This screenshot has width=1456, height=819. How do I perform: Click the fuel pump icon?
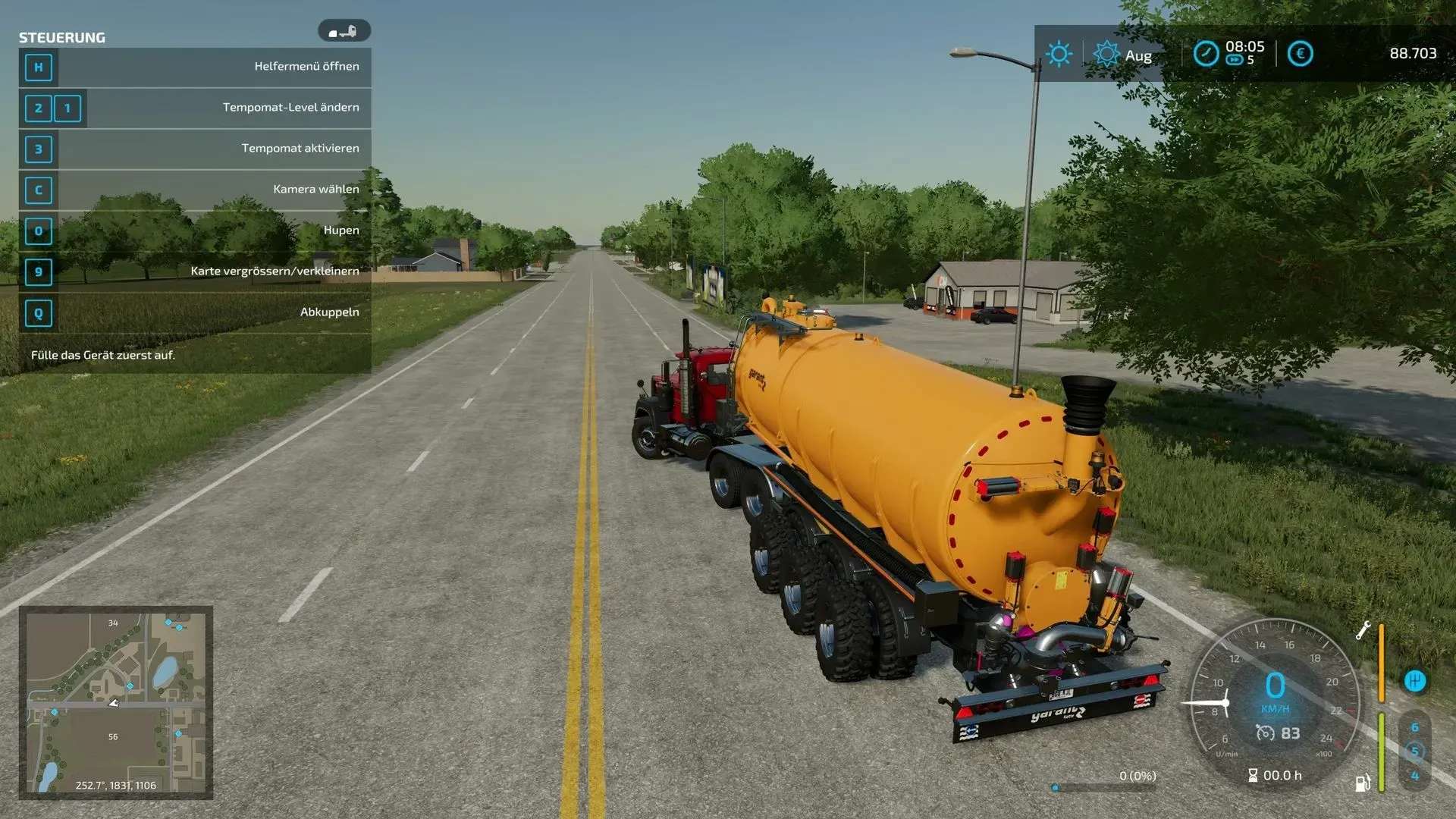(x=1363, y=783)
